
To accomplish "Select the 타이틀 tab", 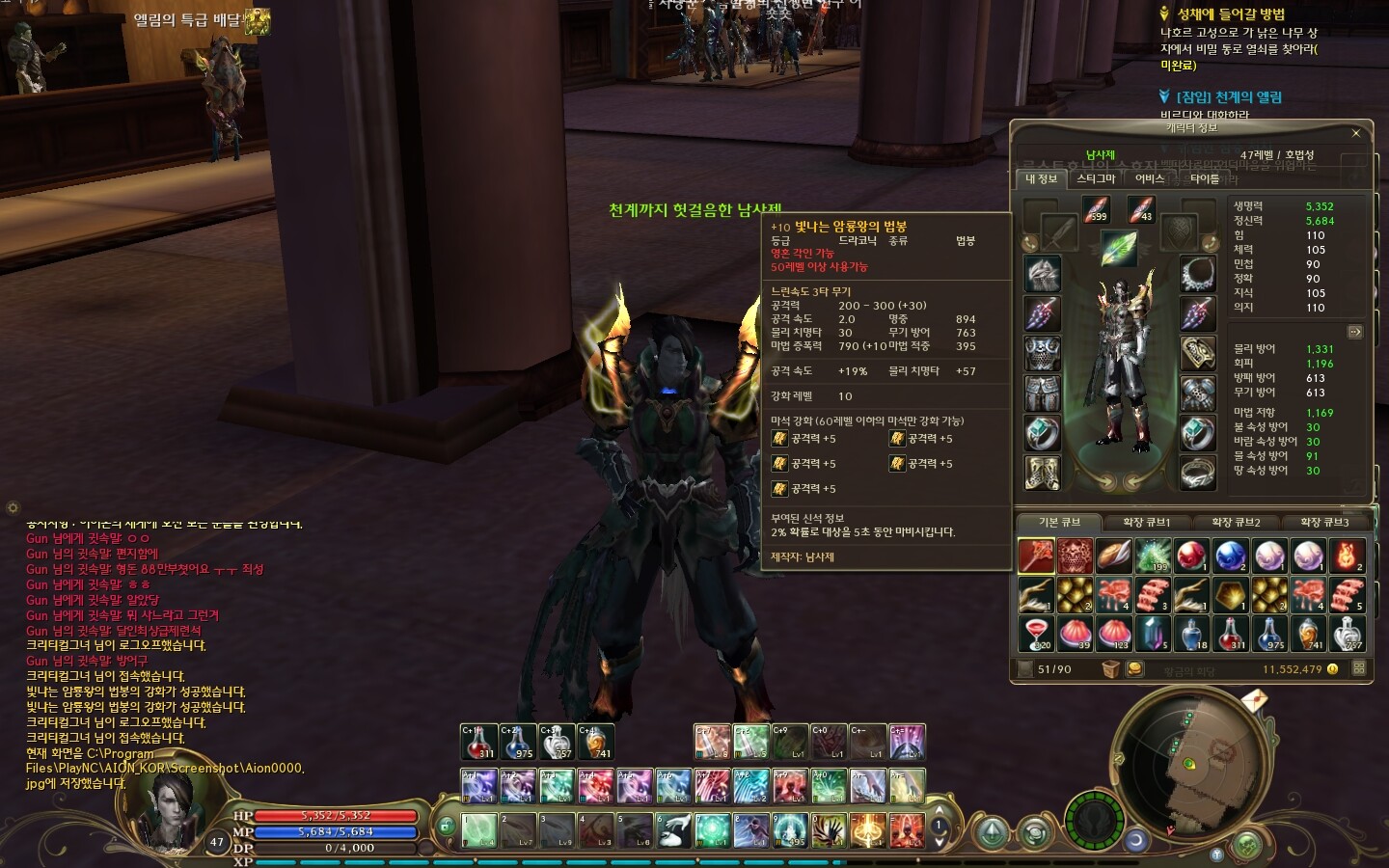I will click(1204, 178).
